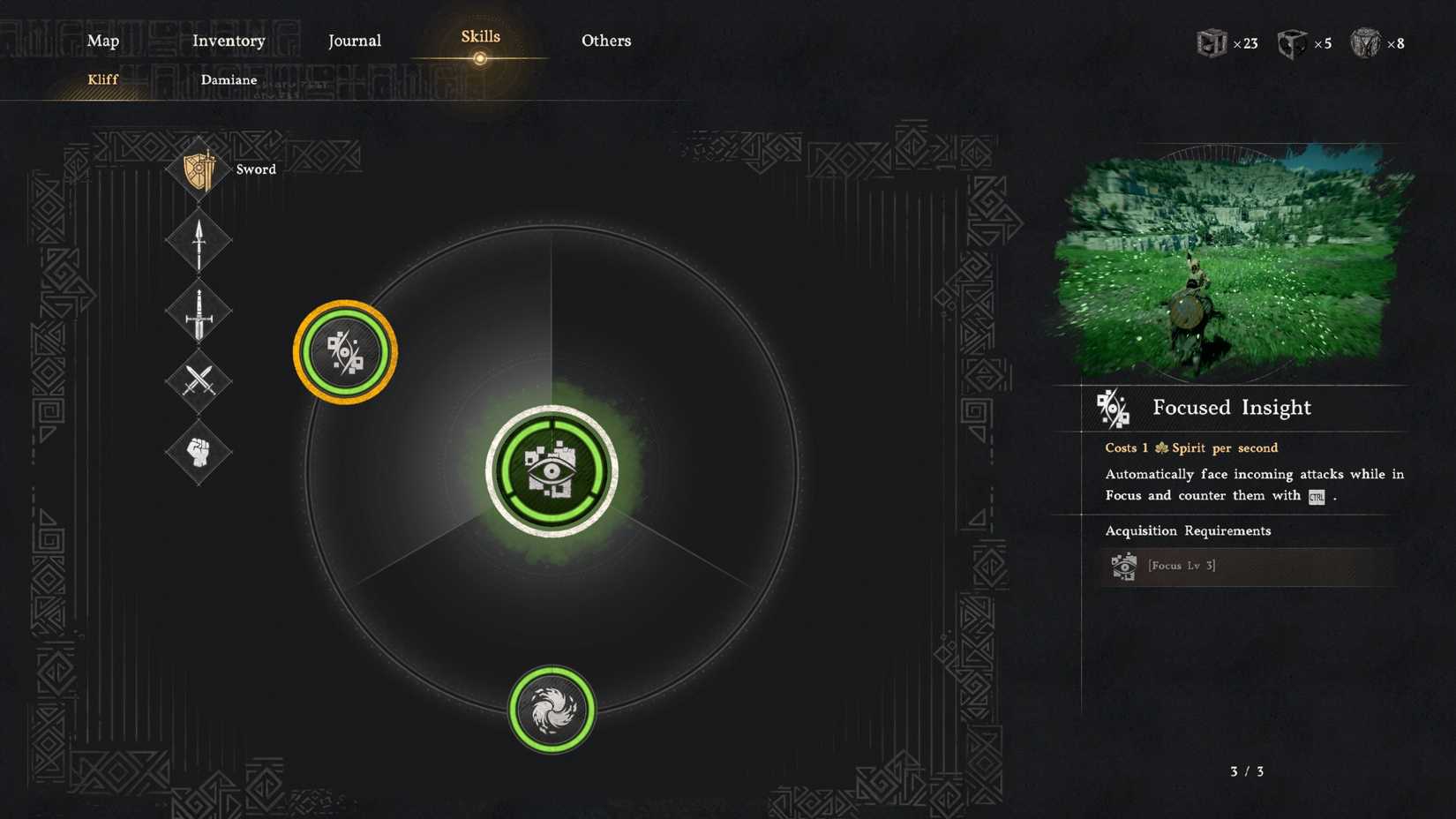Switch to the Skills tab
This screenshot has width=1456, height=819.
pyautogui.click(x=480, y=36)
